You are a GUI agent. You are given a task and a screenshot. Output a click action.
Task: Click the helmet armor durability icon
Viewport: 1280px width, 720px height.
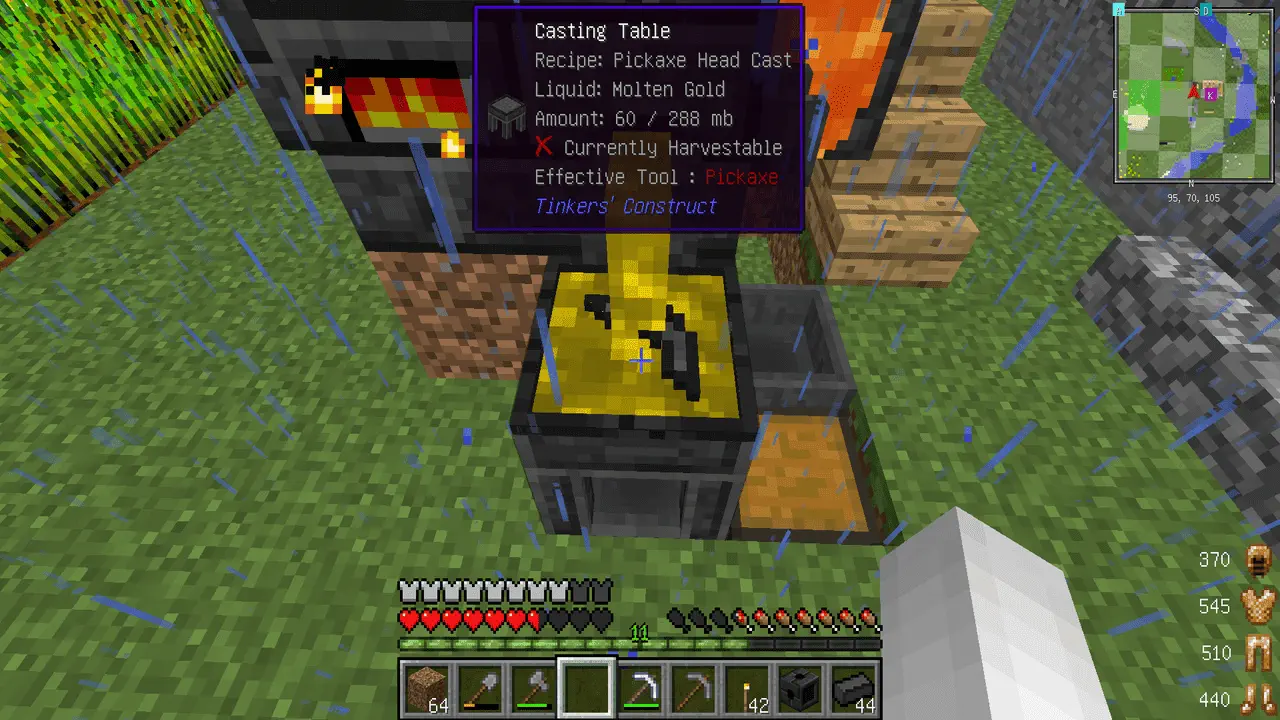[x=1256, y=561]
